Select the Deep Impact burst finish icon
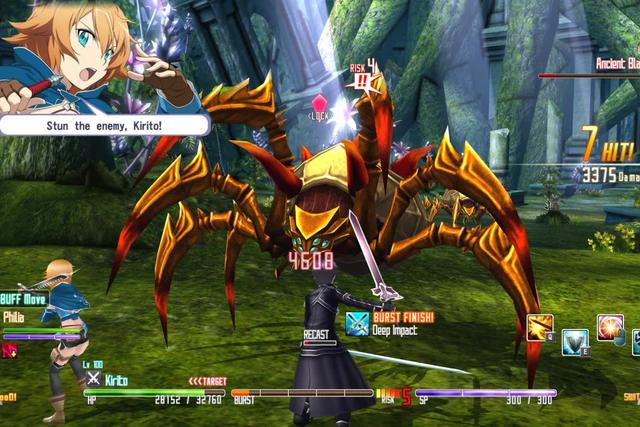The height and width of the screenshot is (427, 640). [x=357, y=323]
